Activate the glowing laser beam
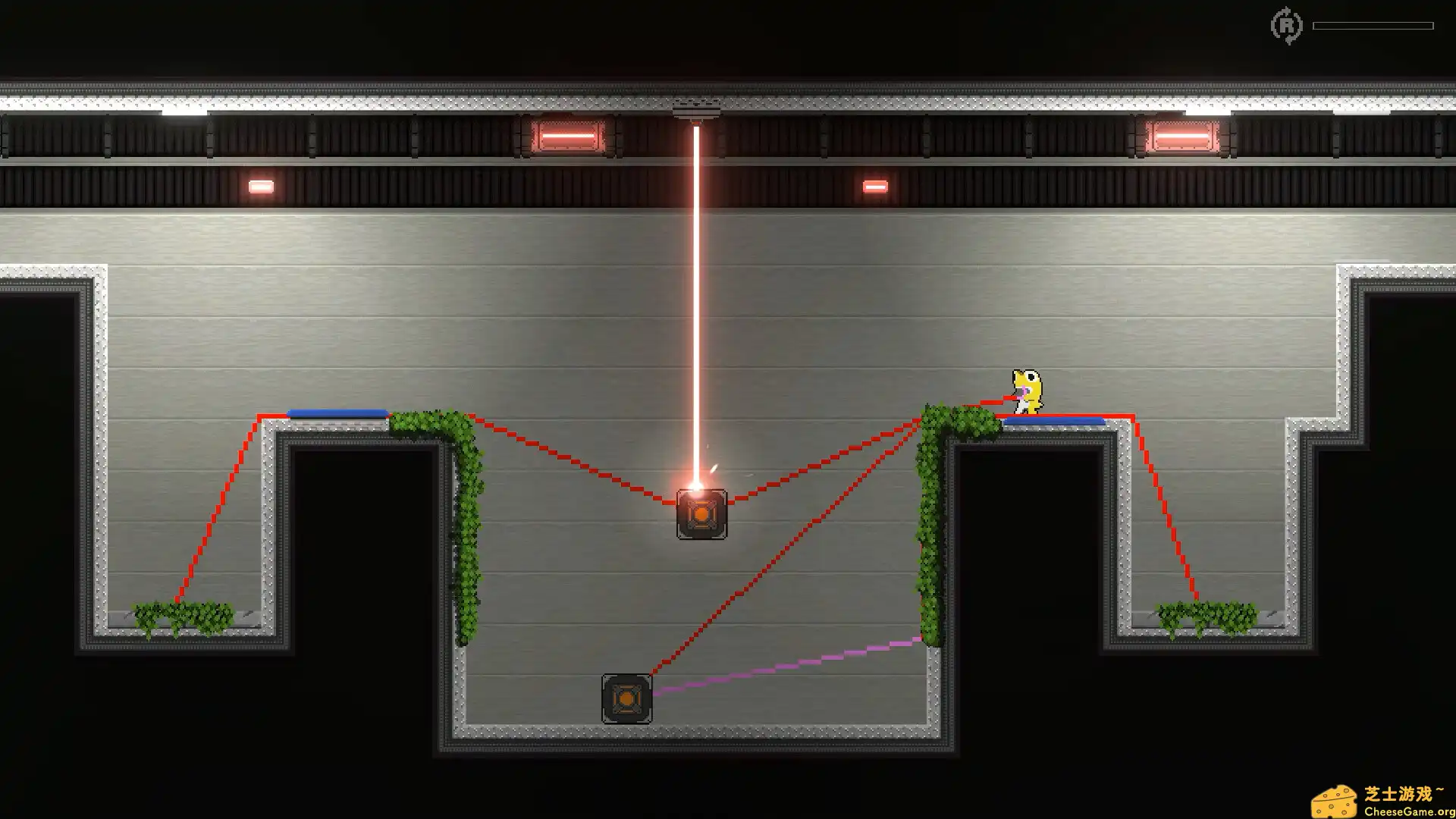Image resolution: width=1456 pixels, height=819 pixels. 695,303
